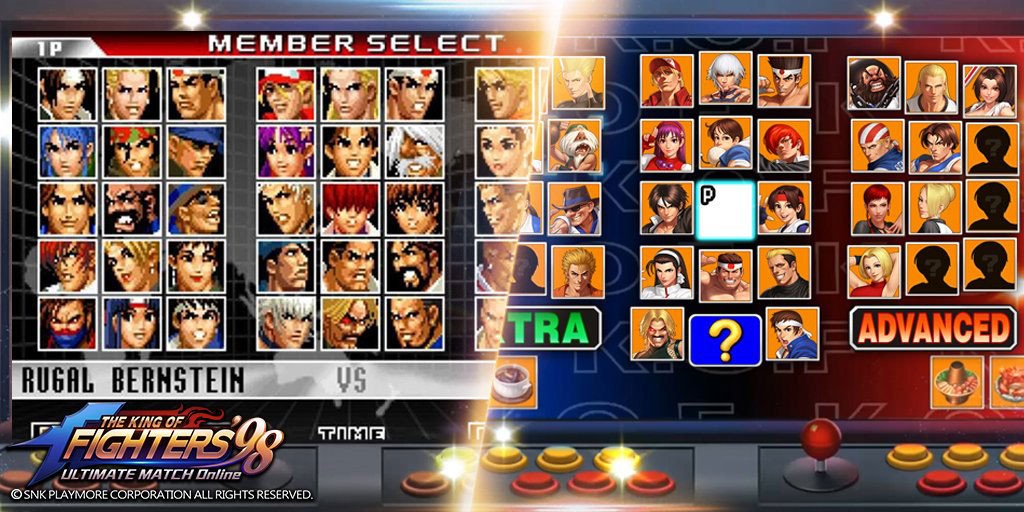Select blue-haired Leona's pixel portrait
1024x512 pixels.
point(68,151)
